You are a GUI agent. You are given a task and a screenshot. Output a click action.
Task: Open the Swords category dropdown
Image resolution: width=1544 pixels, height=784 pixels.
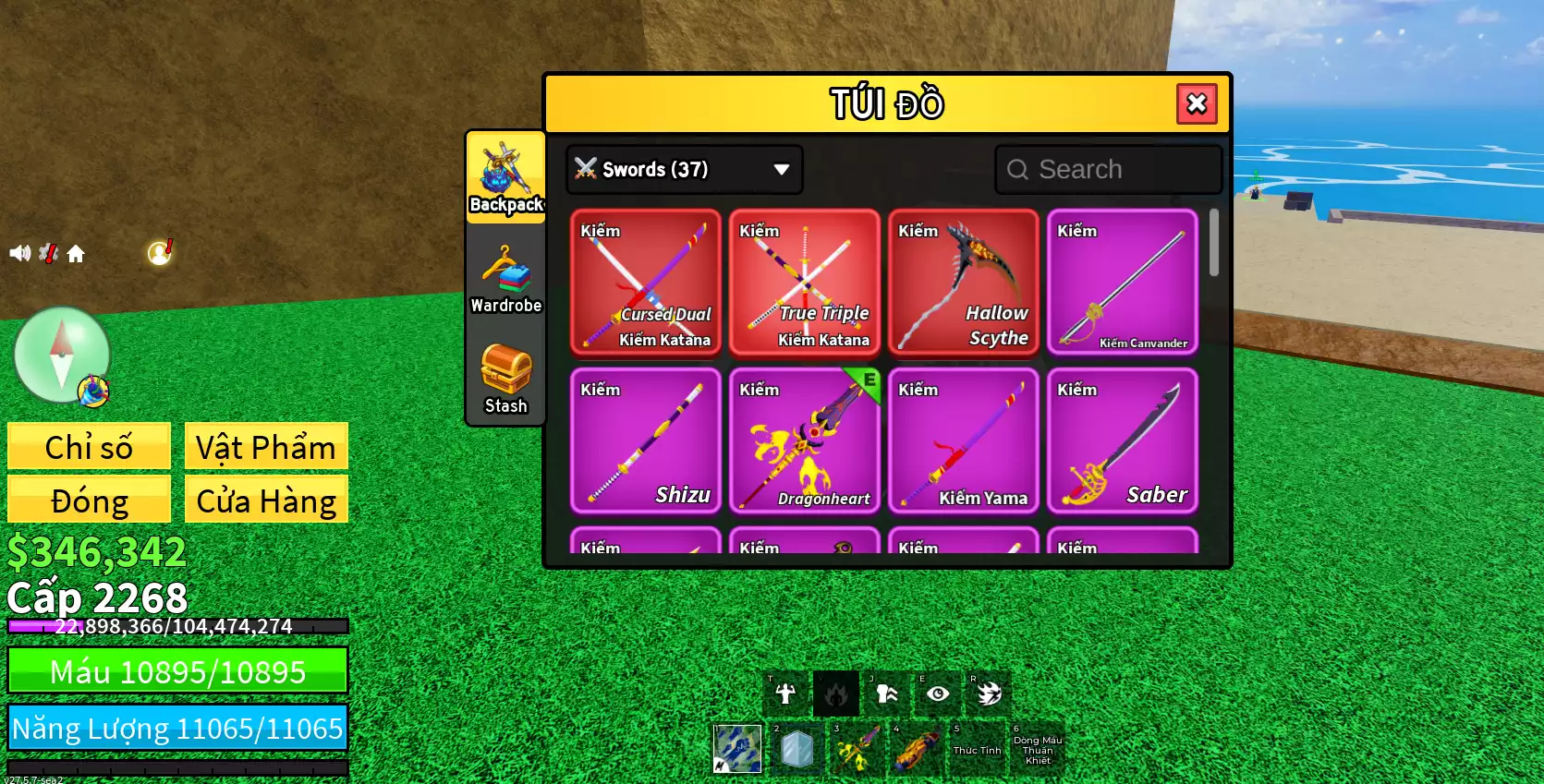[684, 169]
